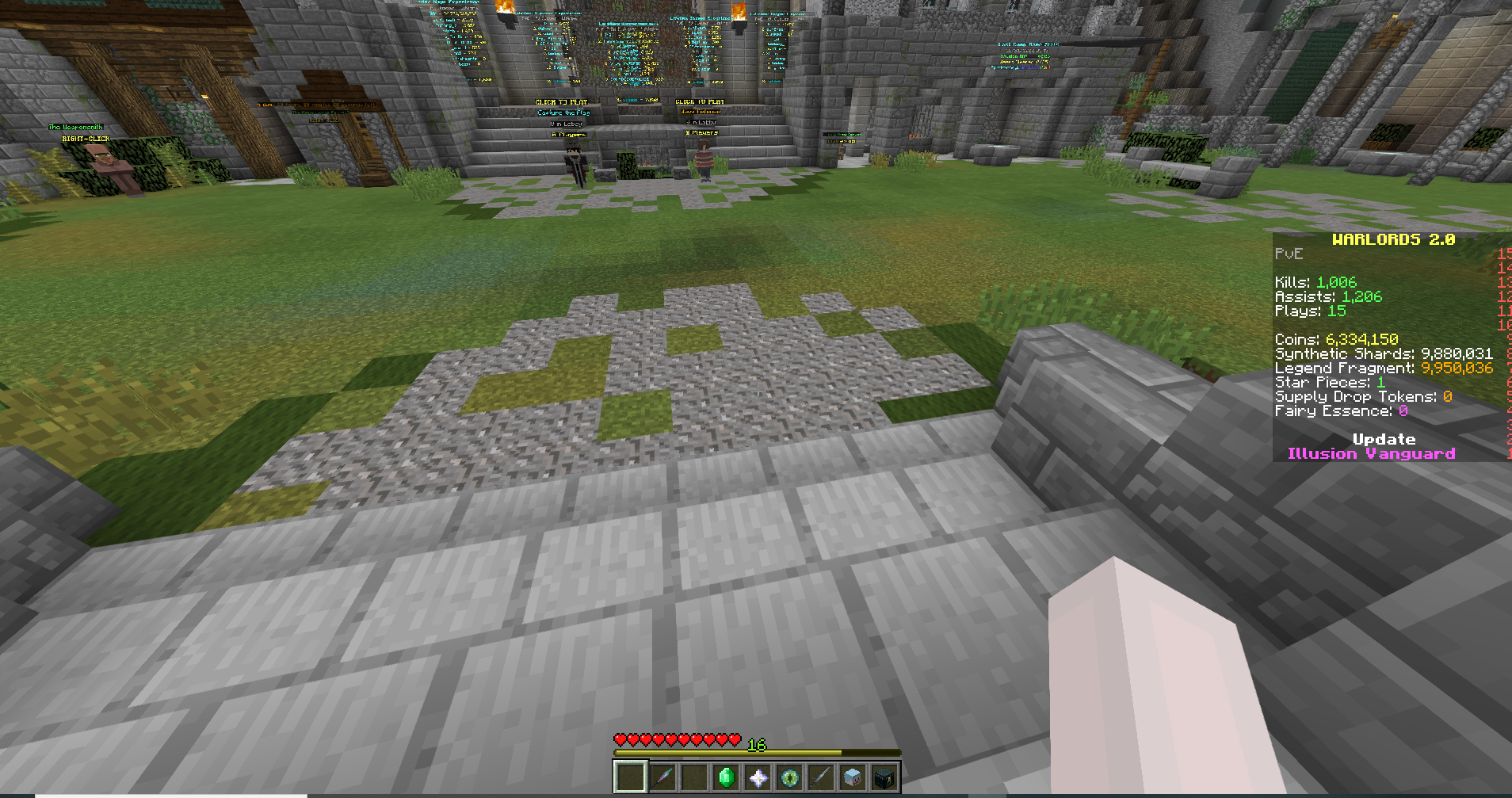The image size is (1512, 798).
Task: Select the blue player head slot
Action: [853, 777]
